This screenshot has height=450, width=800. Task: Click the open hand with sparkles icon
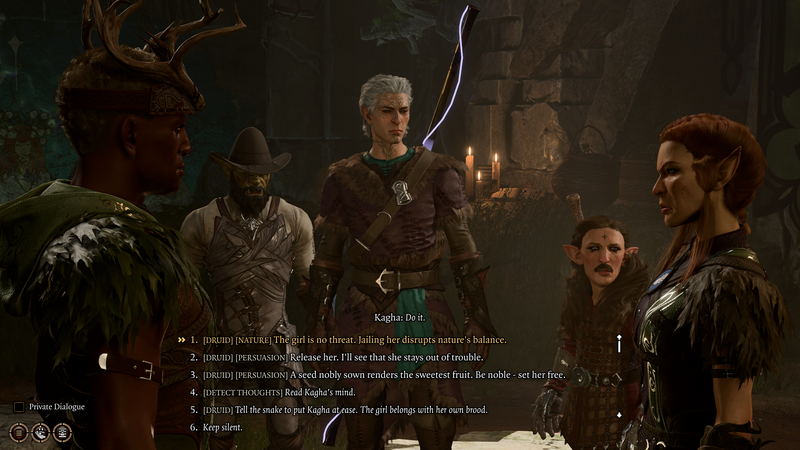click(x=40, y=432)
